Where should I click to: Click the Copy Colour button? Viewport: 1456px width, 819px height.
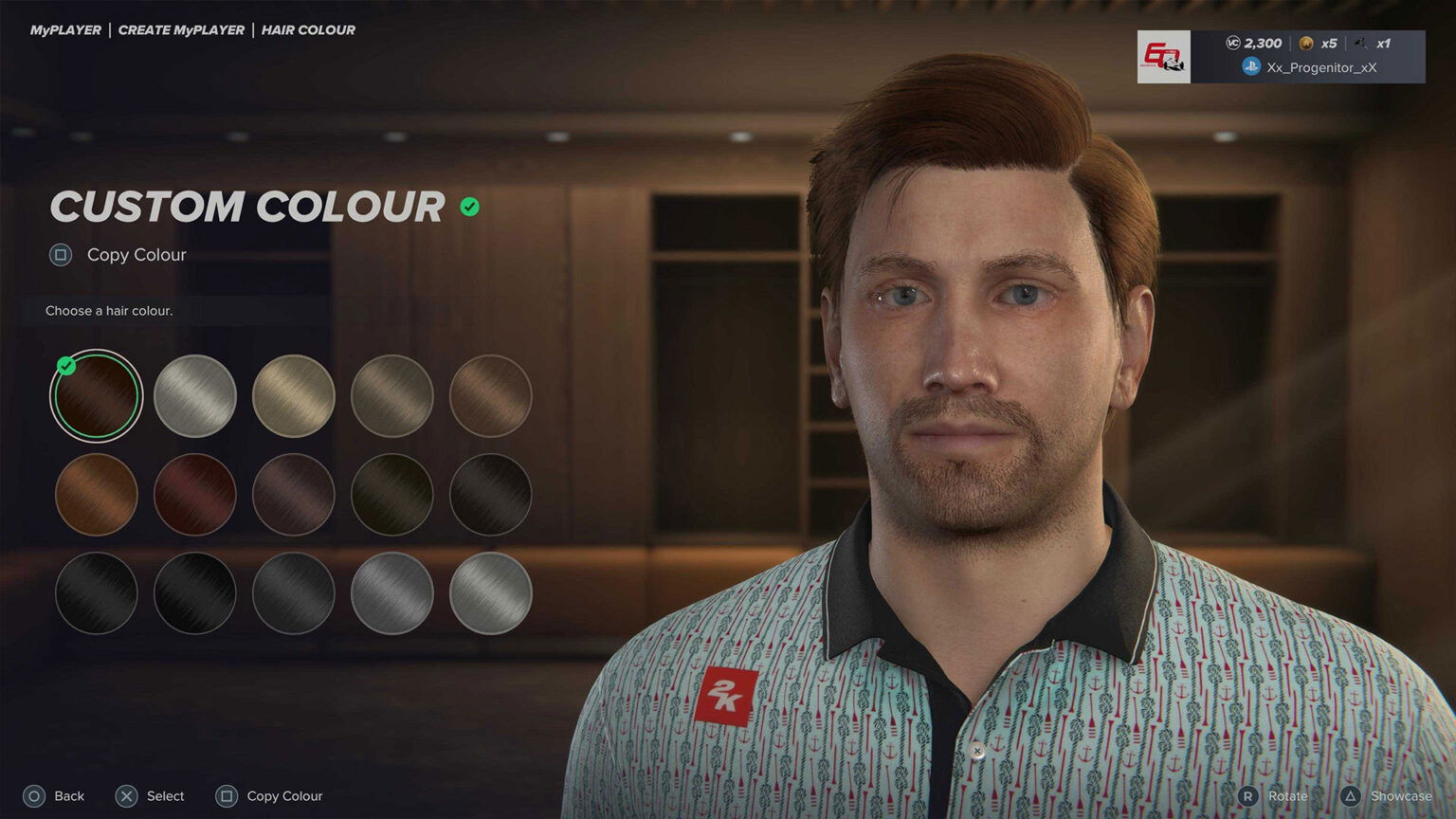[x=136, y=255]
